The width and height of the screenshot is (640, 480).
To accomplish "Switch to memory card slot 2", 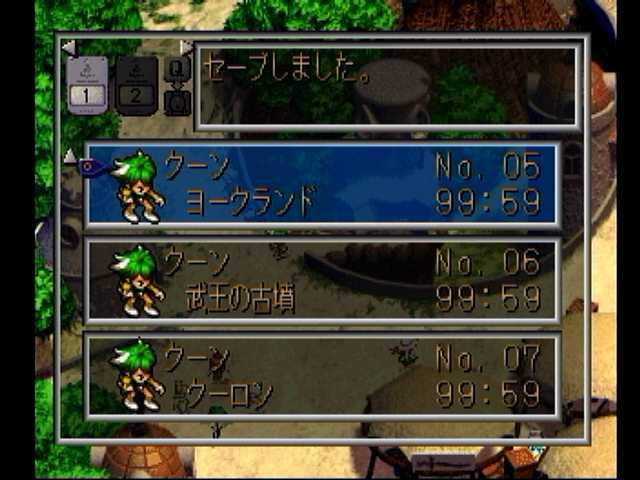I will coord(137,86).
